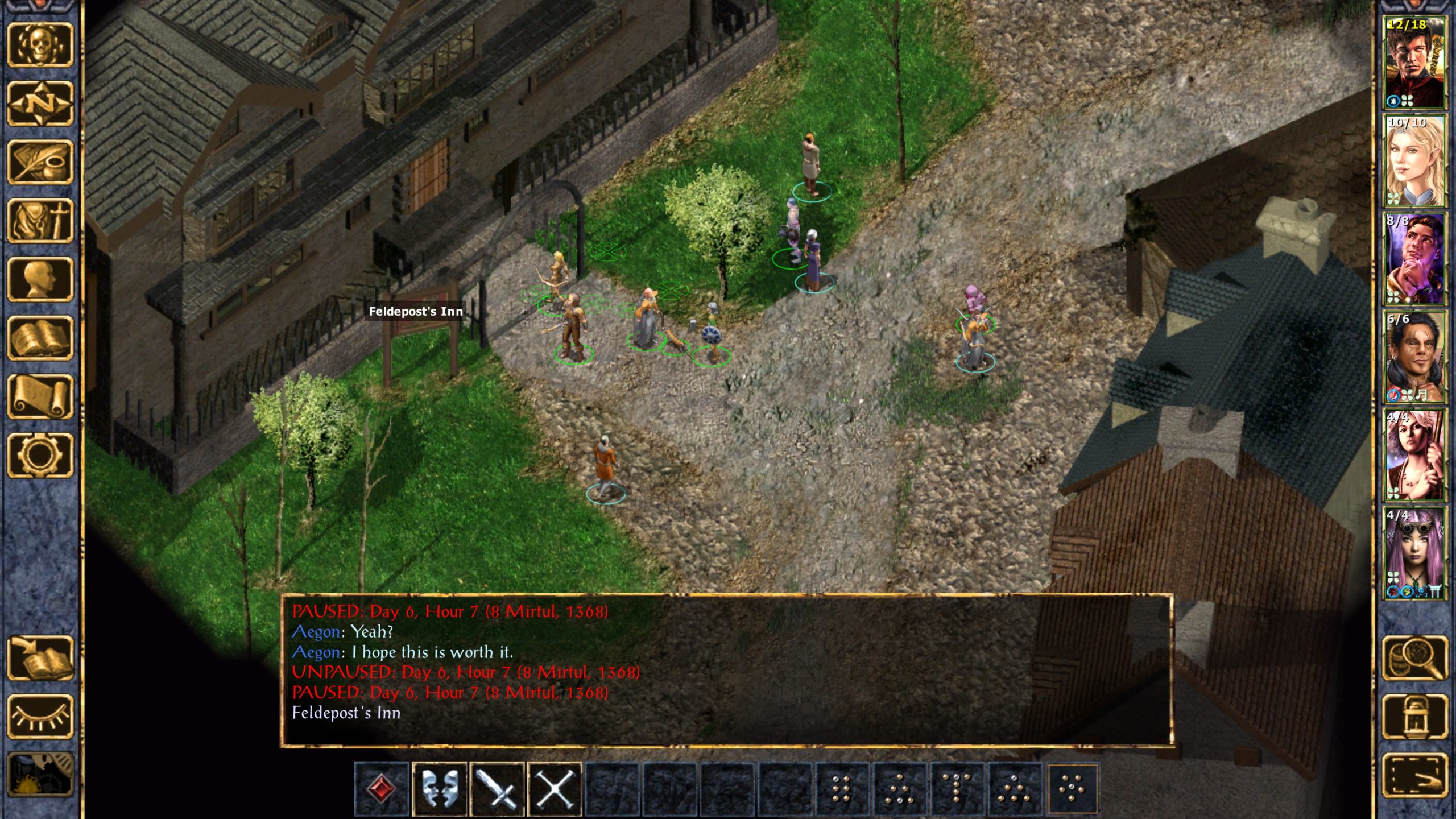Screen dimensions: 1456x819
Task: Toggle pause using the day-night clock
Action: pyautogui.click(x=40, y=775)
